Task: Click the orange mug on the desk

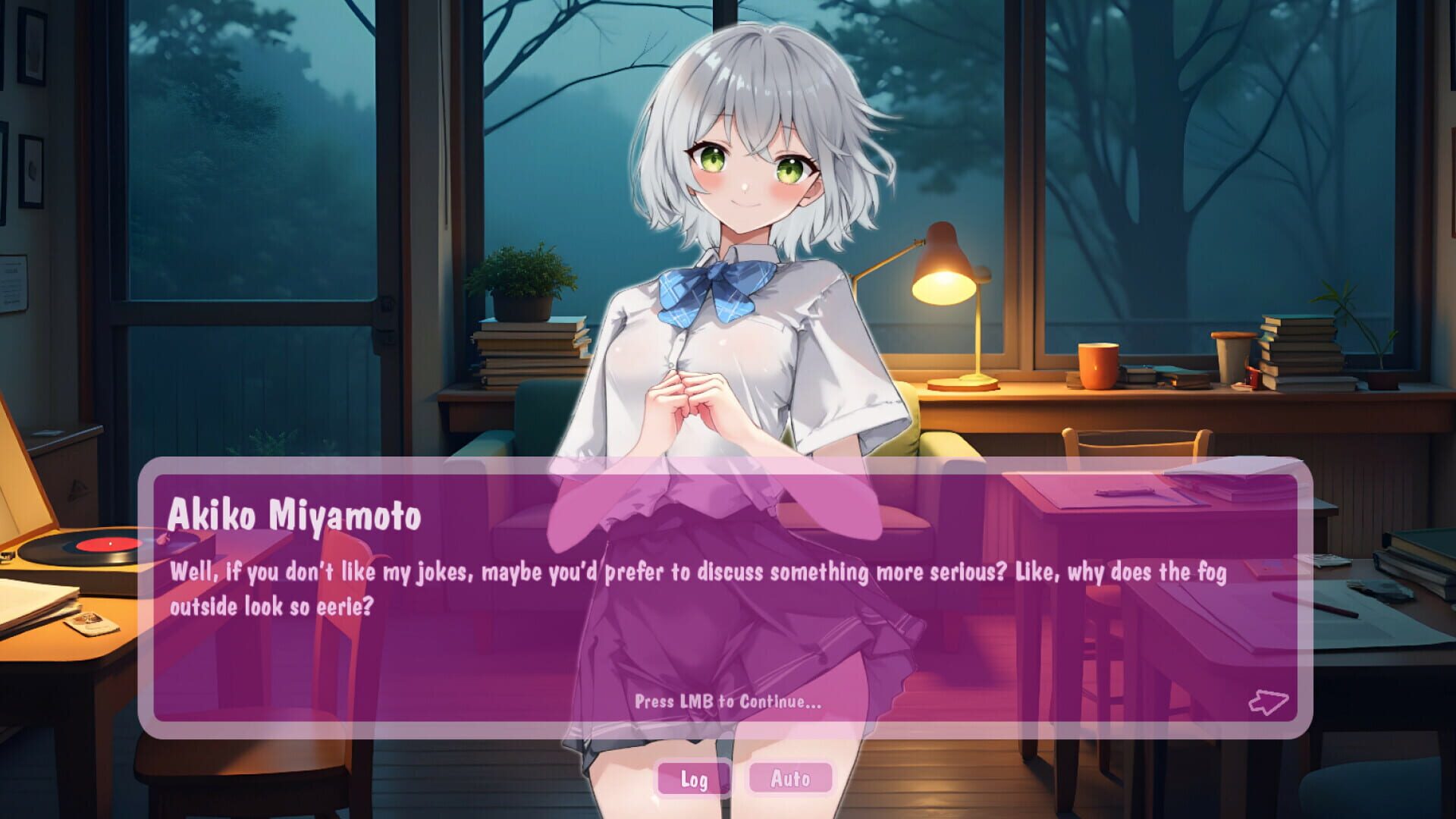Action: (x=1100, y=364)
